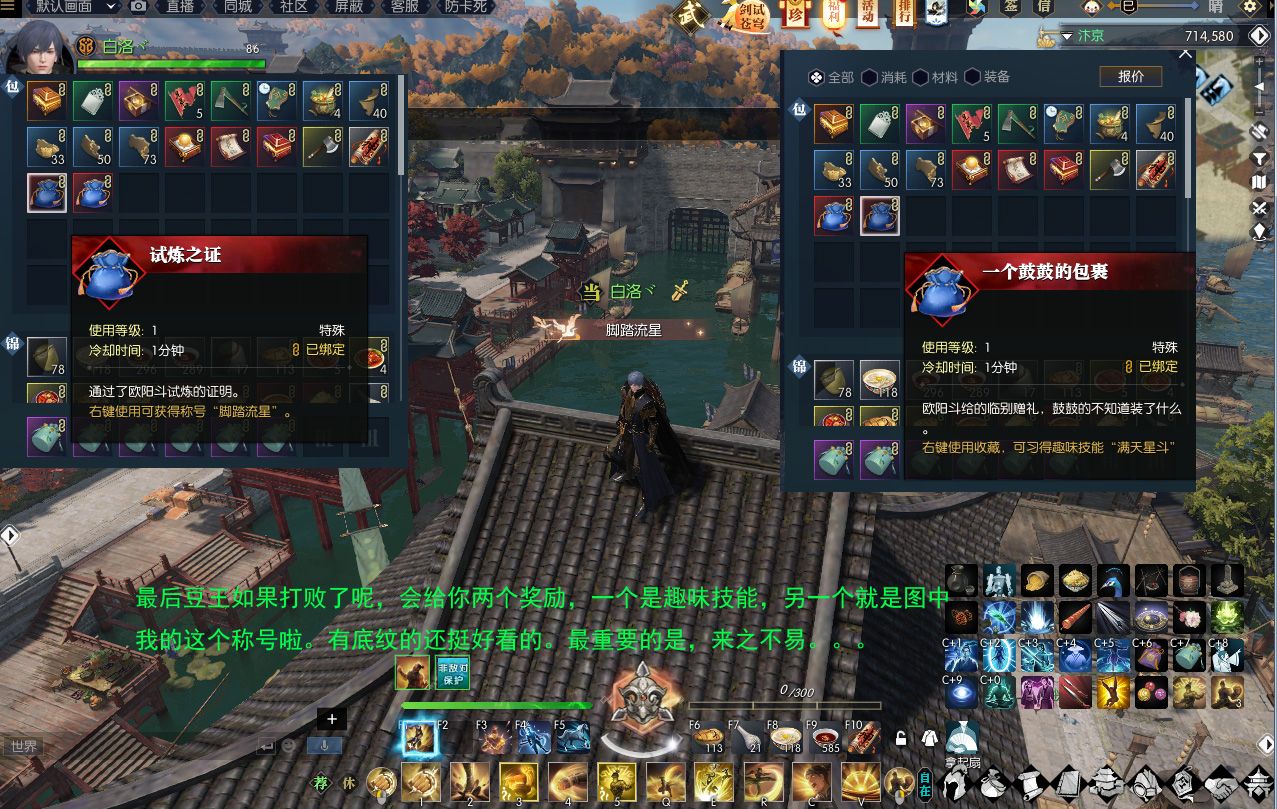Open the 客服 customer service menu
The height and width of the screenshot is (809, 1277).
404,7
